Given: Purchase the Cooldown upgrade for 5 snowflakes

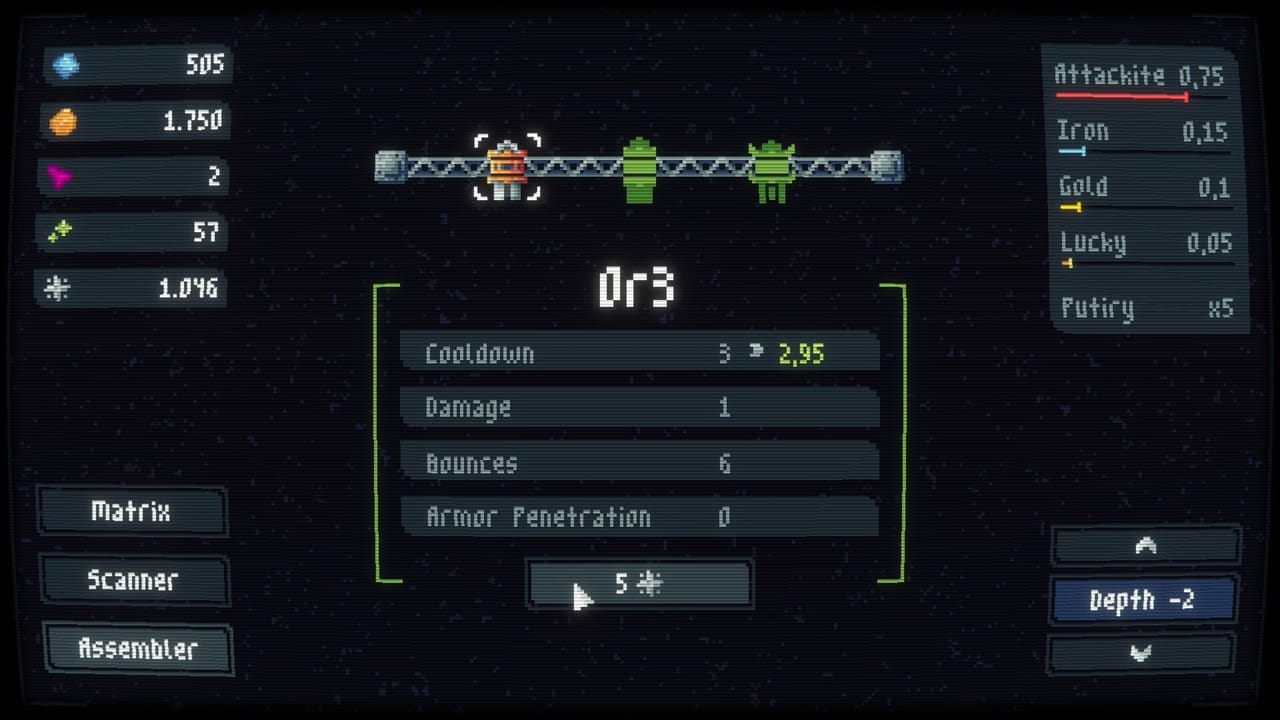Looking at the screenshot, I should [639, 583].
